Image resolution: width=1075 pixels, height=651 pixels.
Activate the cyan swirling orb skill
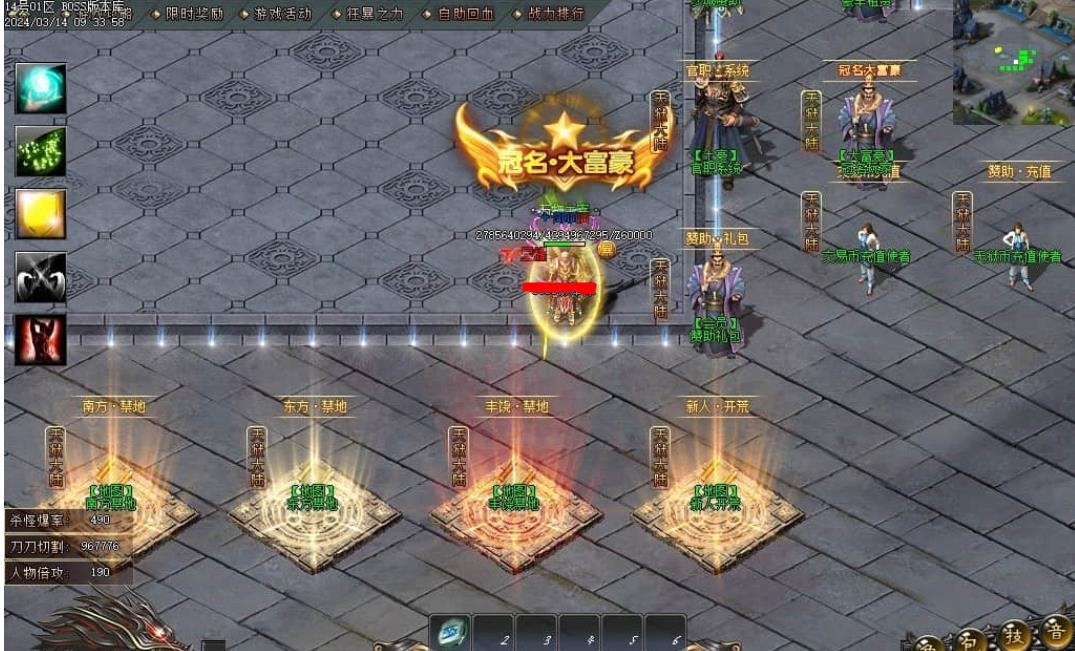(41, 88)
